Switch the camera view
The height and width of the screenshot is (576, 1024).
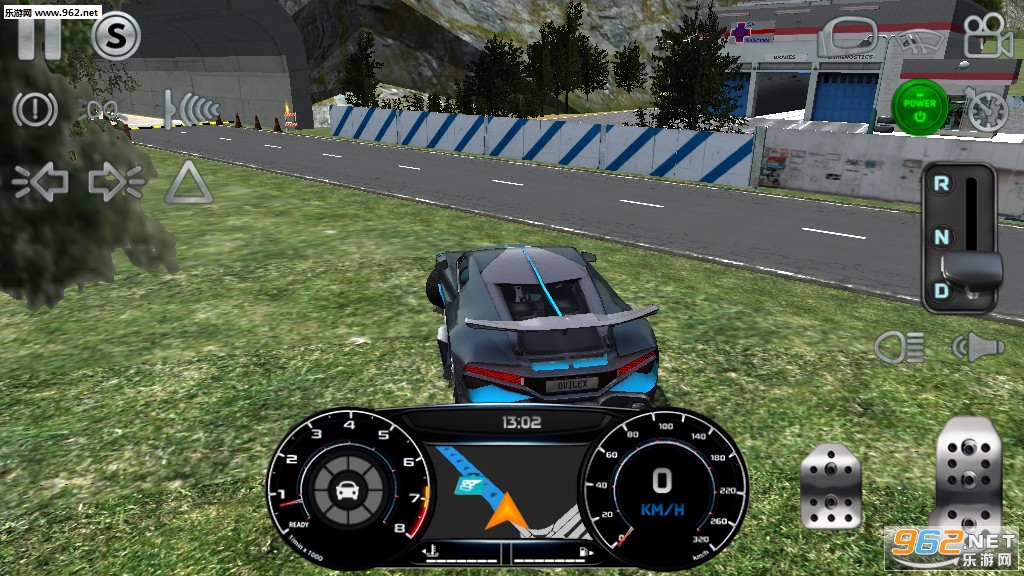click(x=986, y=37)
